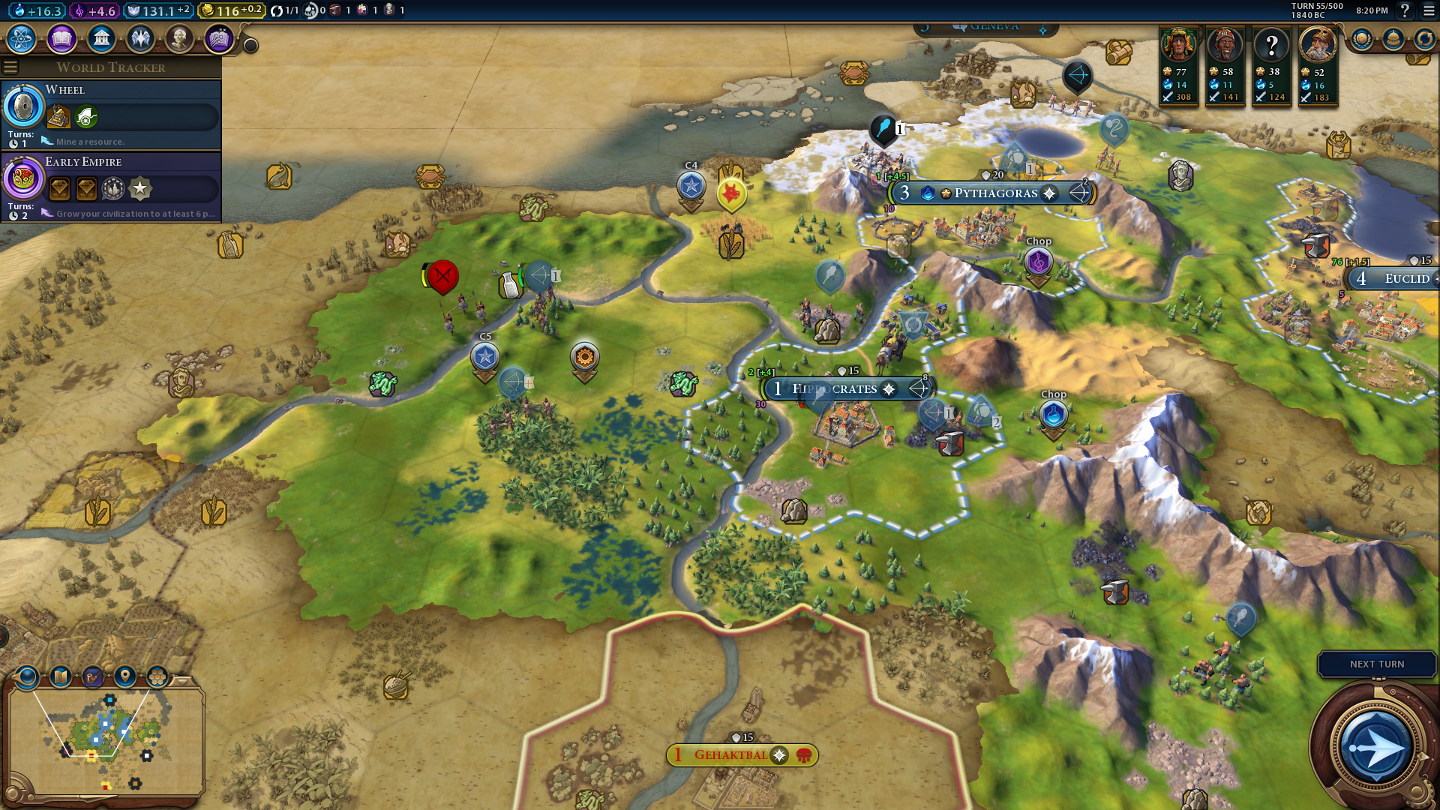Screen dimensions: 1440x810
Task: Open the Civilopedia question mark button
Action: pyautogui.click(x=1405, y=10)
